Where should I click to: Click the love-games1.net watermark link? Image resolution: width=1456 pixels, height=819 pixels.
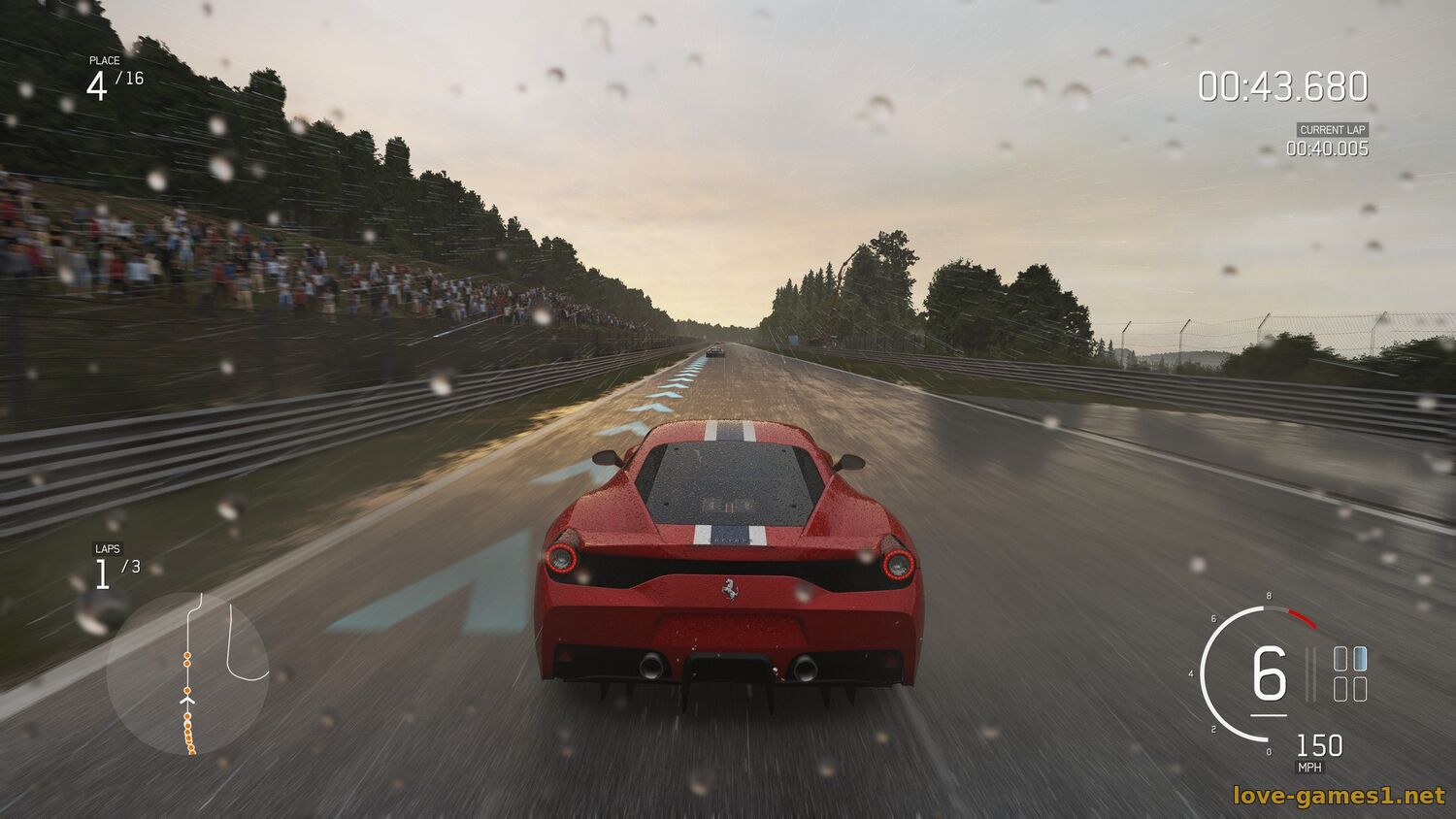1339,796
